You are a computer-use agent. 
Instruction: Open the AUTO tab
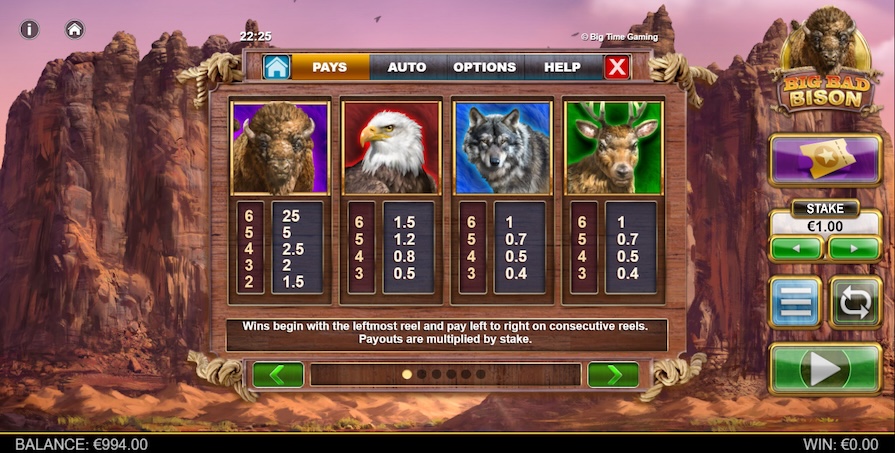pos(406,67)
